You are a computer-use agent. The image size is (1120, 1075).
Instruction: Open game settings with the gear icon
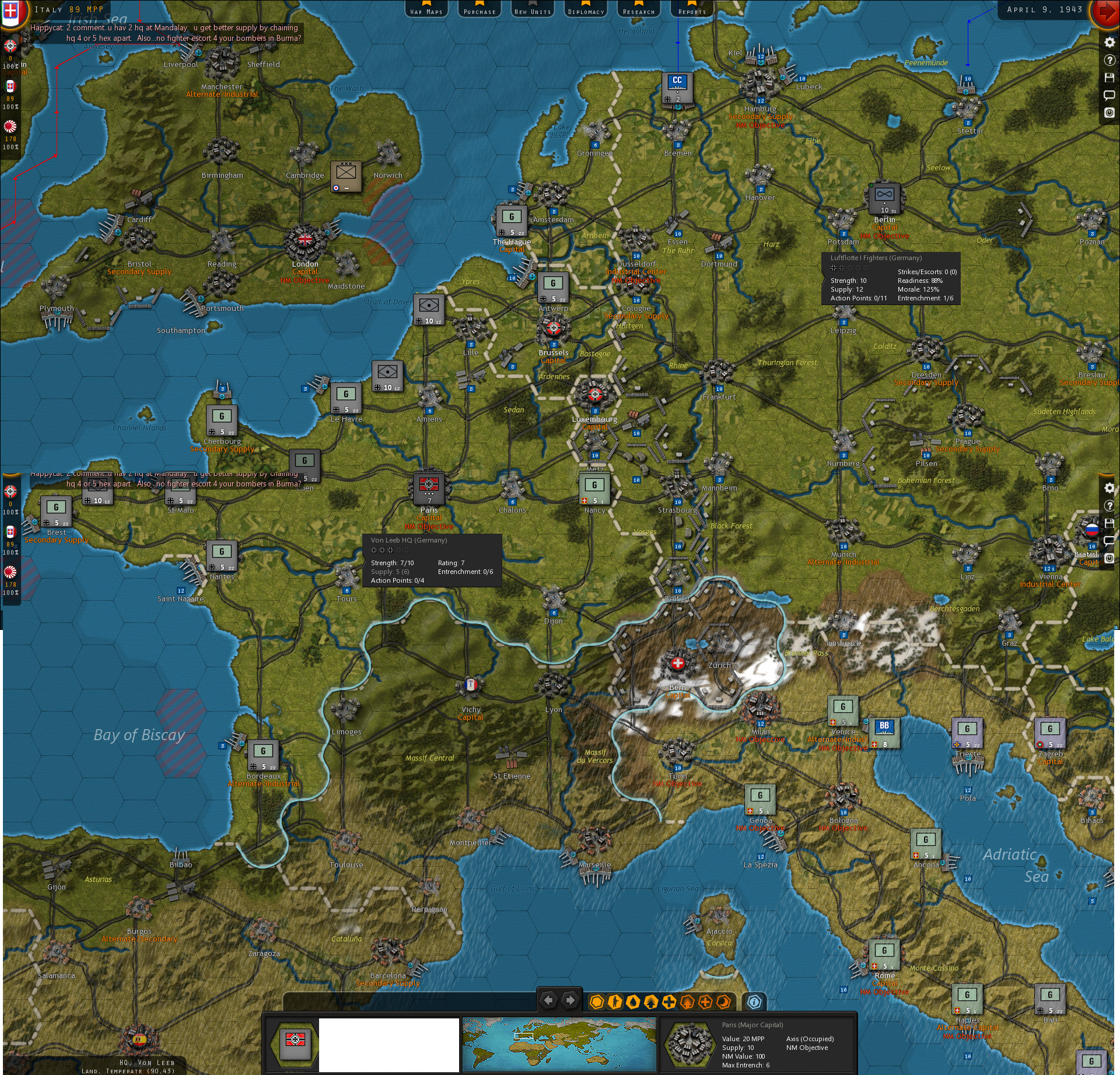[x=1109, y=42]
